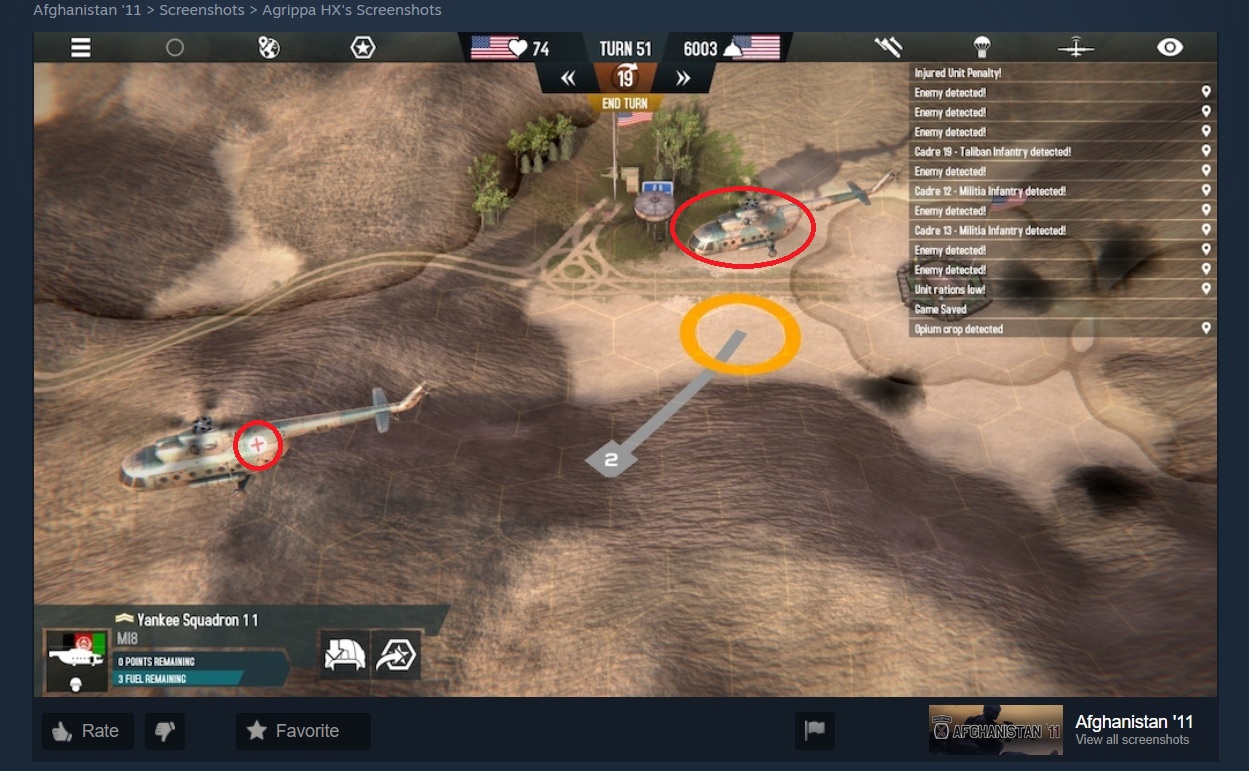Screen dimensions: 1249x771
Task: Cycle to the next unit with the right chevrons
Action: coord(683,78)
